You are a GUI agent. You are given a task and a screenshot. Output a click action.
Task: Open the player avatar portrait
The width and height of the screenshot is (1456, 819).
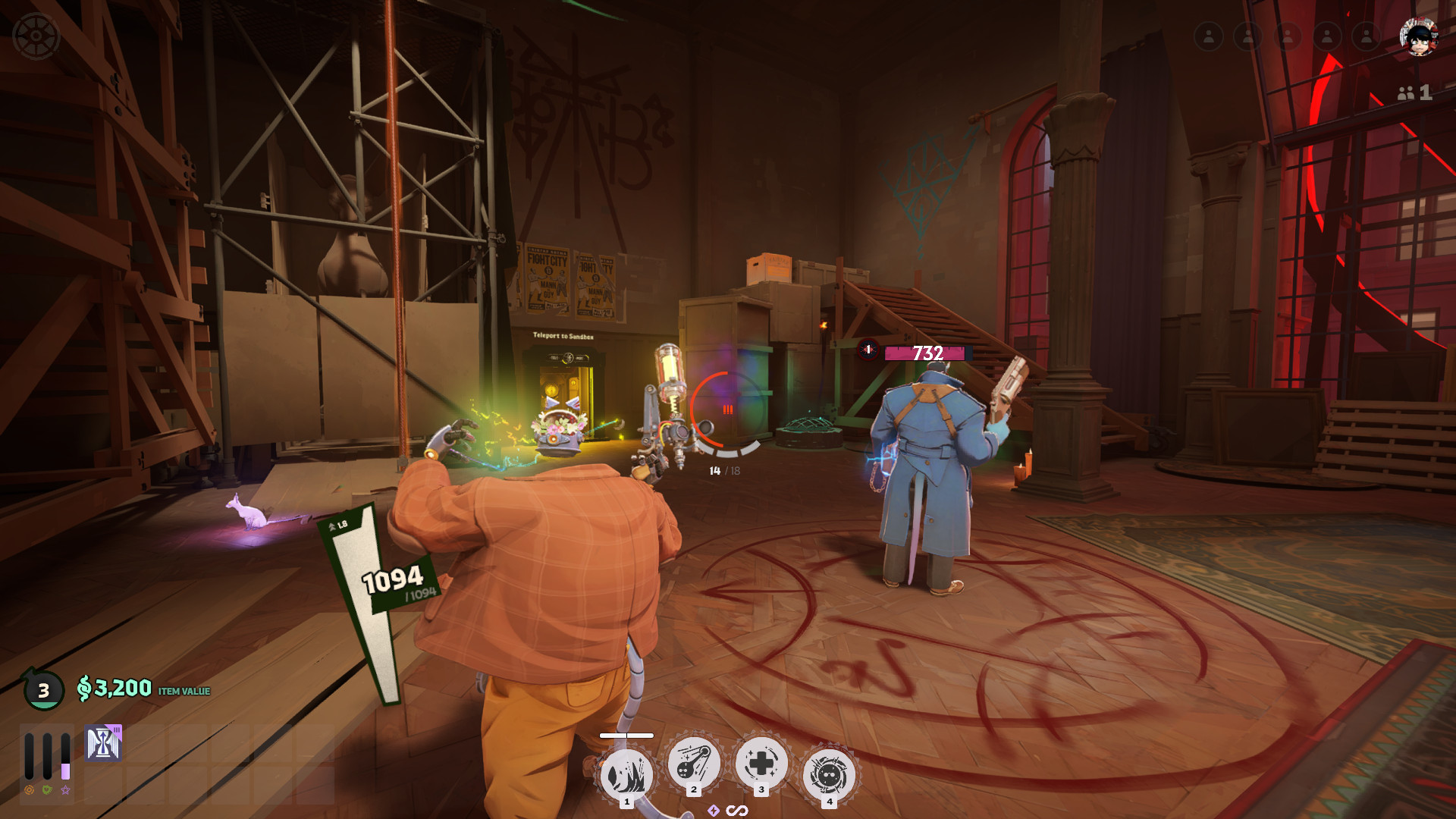1417,36
